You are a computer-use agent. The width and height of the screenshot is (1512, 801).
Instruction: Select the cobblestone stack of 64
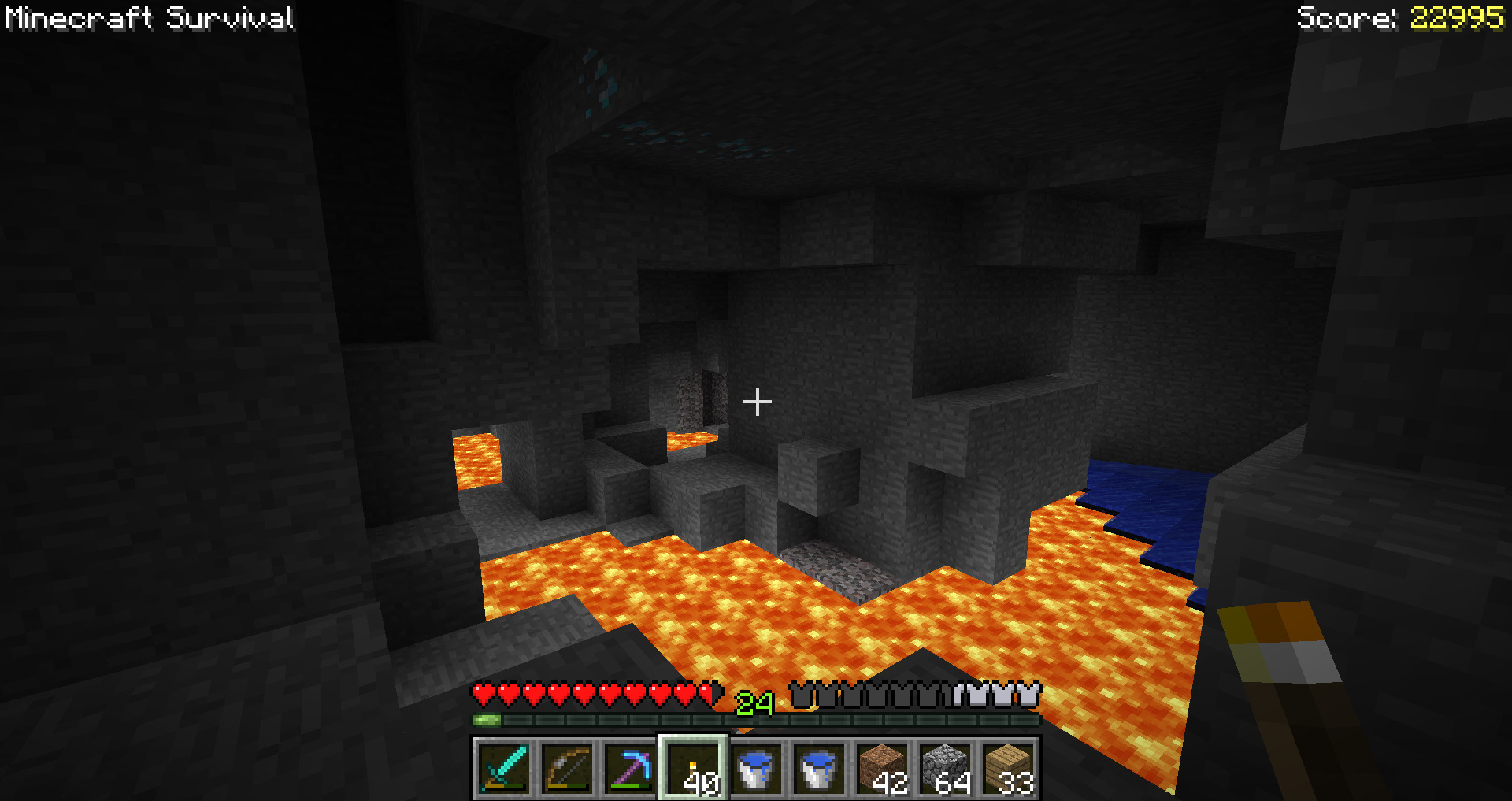coord(945,767)
